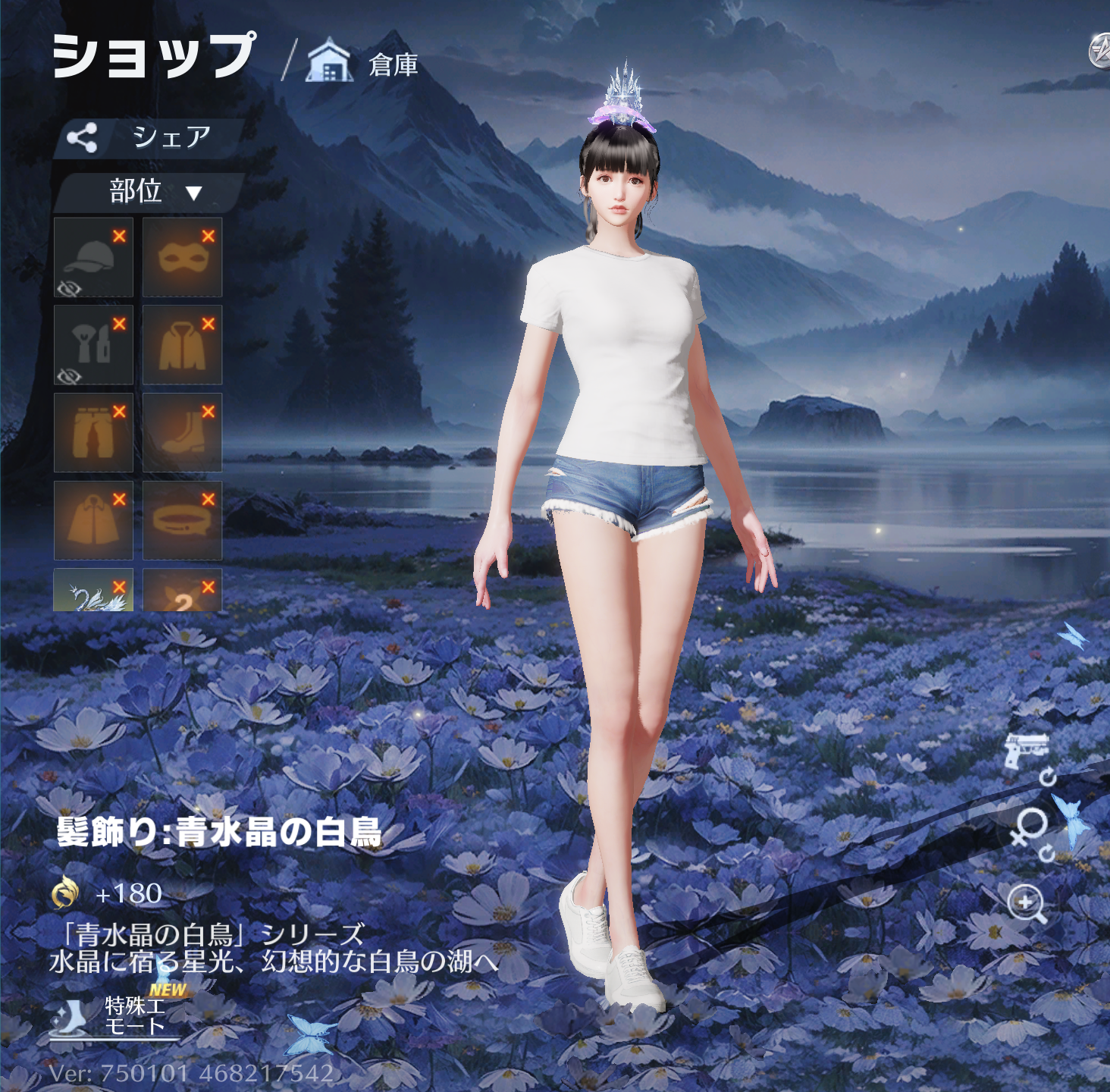Viewport: 1110px width, 1092px height.
Task: Select the belt slot
Action: coord(182,520)
